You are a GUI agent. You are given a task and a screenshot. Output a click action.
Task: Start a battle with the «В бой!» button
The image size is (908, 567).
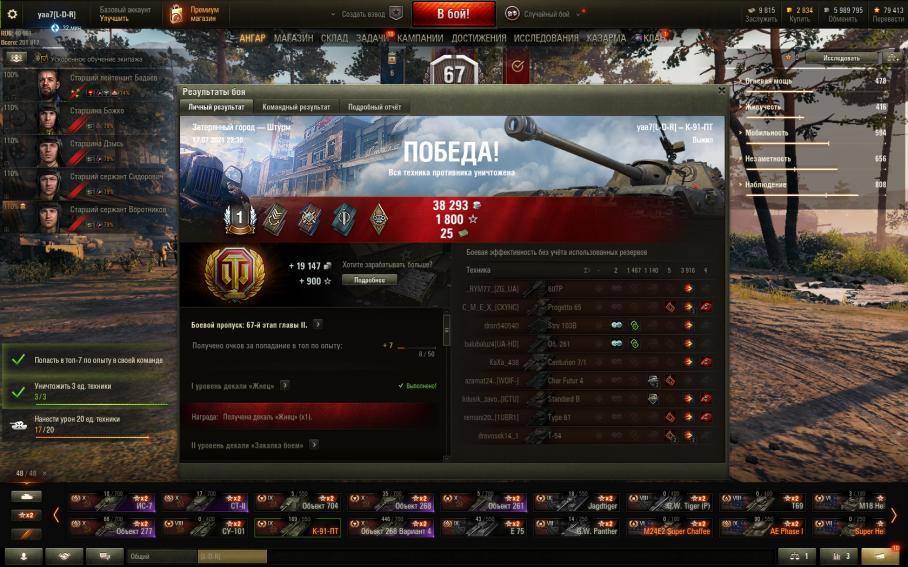(453, 14)
